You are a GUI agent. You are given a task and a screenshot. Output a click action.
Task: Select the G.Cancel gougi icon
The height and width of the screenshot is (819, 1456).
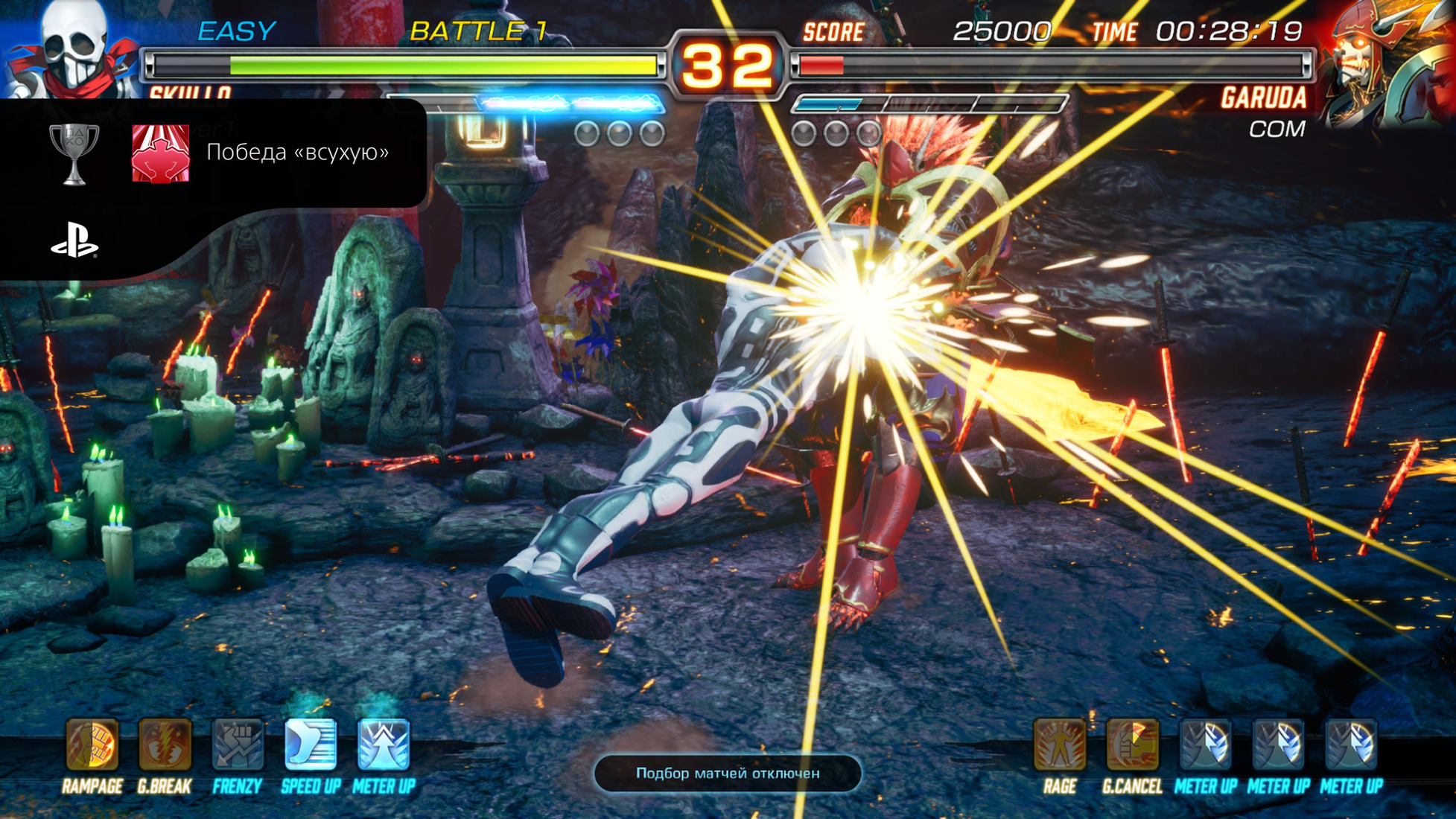pyautogui.click(x=1132, y=744)
